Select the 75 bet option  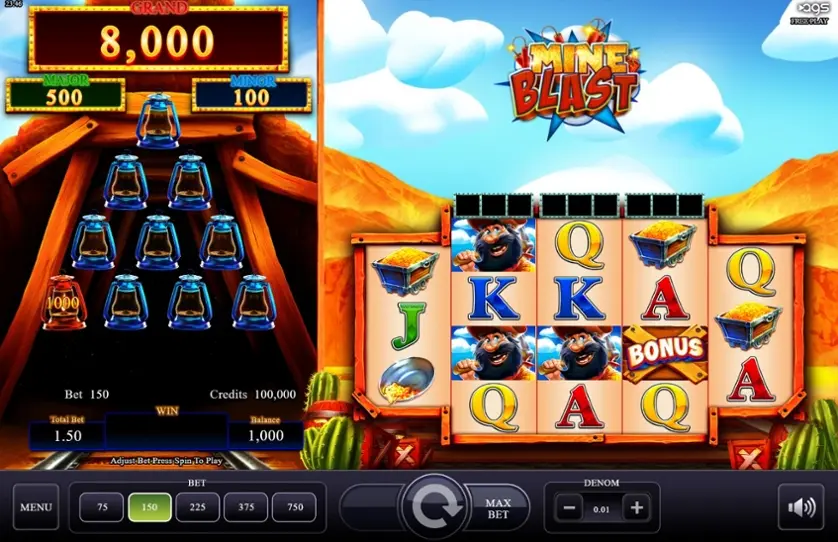coord(100,507)
